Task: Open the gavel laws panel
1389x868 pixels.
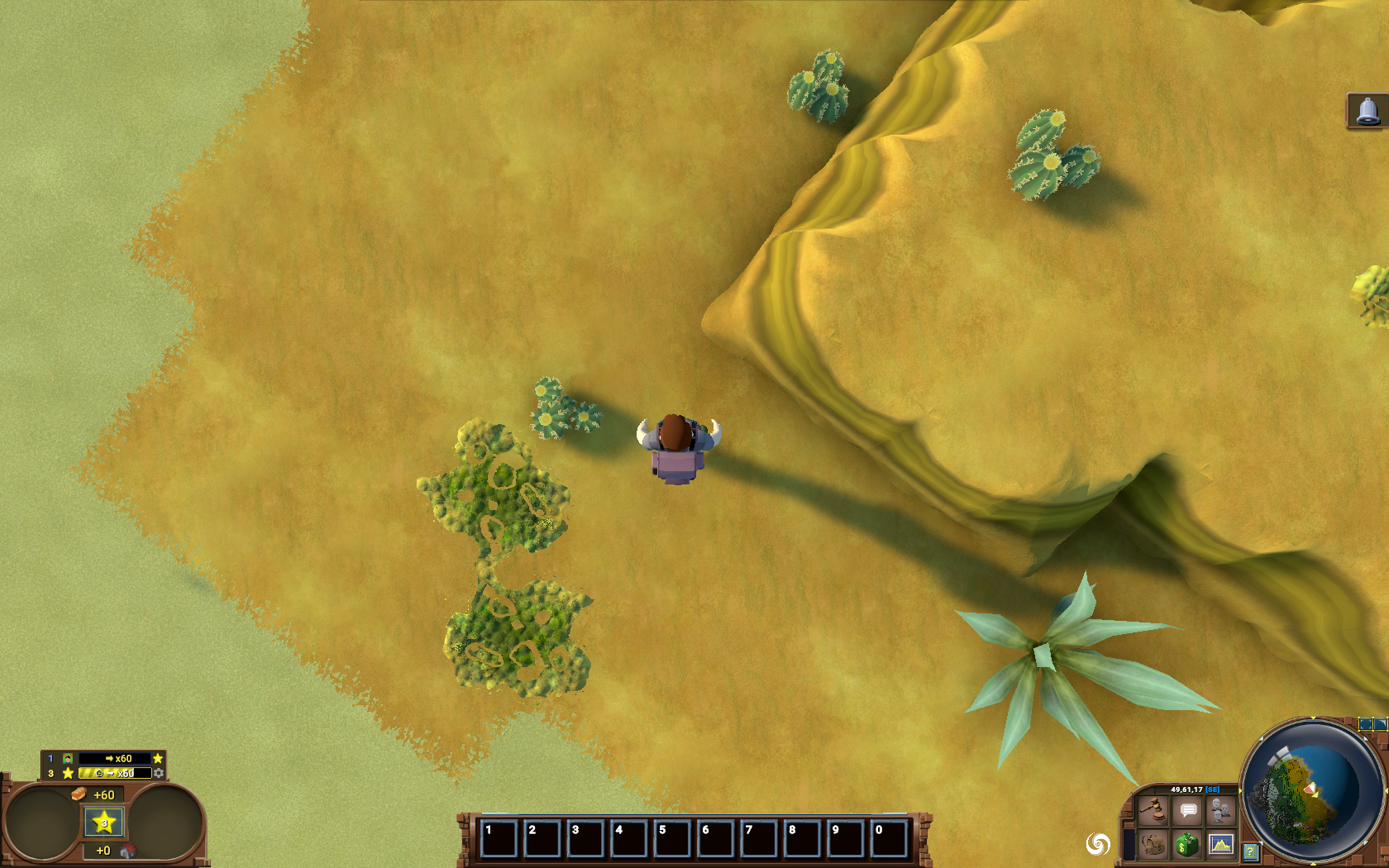Action: 1153,811
